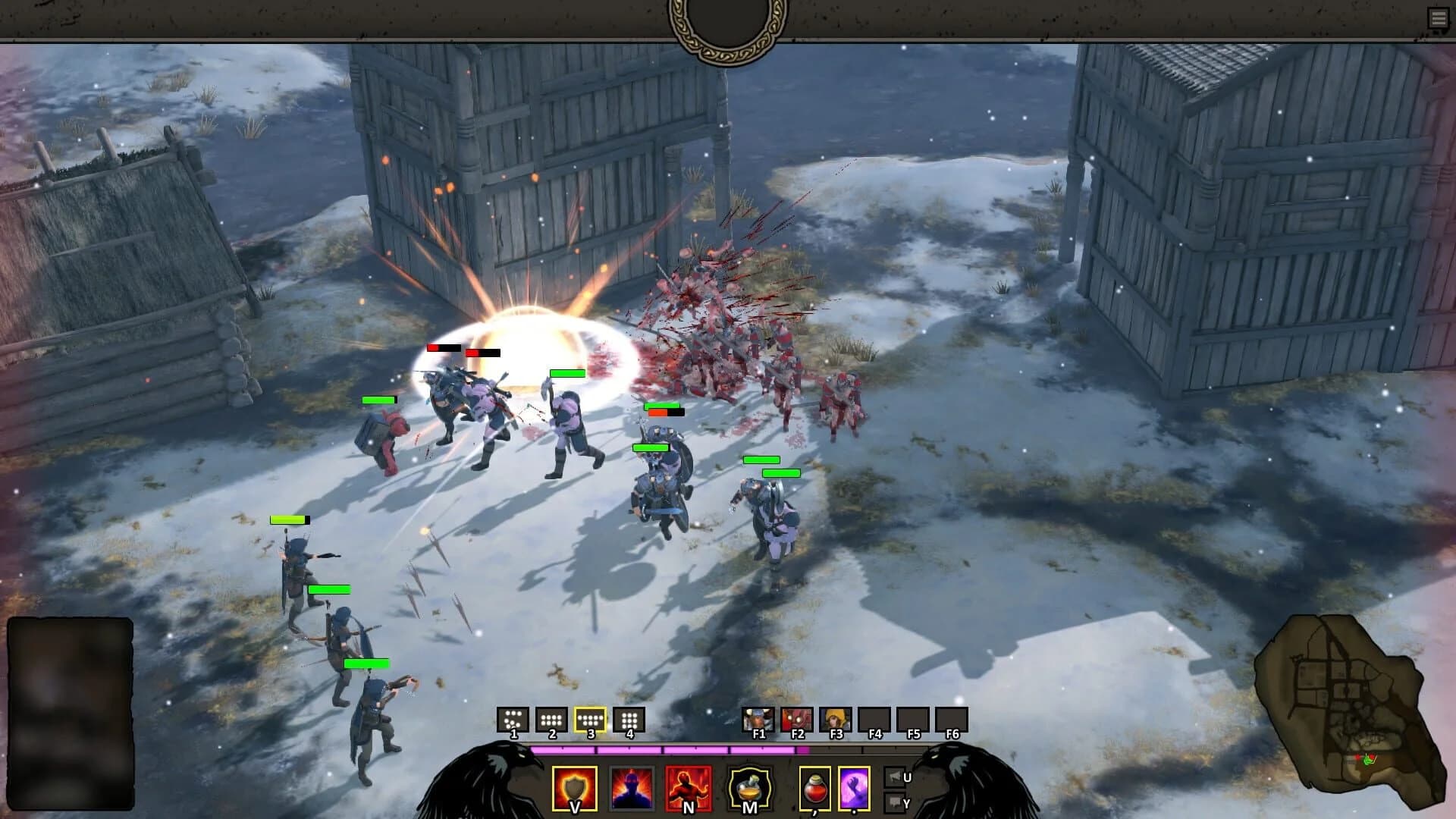
Task: Click the horn icon labeled U
Action: tap(896, 776)
